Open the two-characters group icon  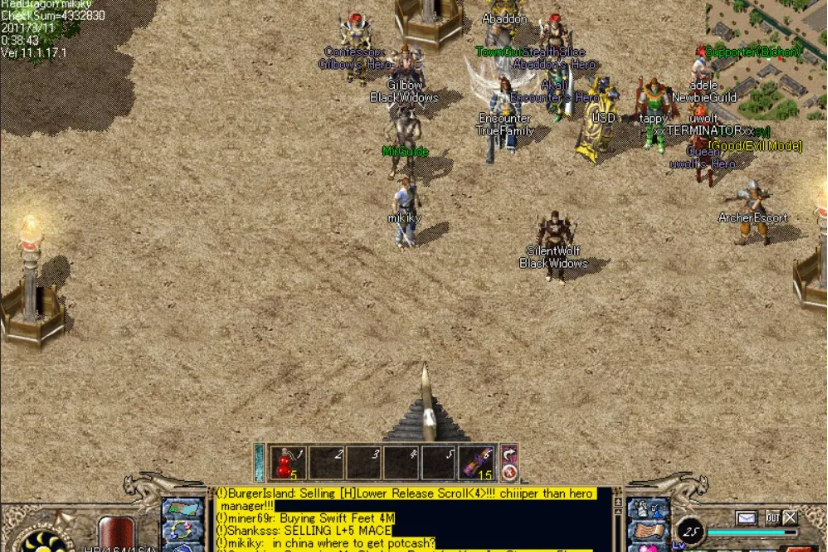pos(646,510)
